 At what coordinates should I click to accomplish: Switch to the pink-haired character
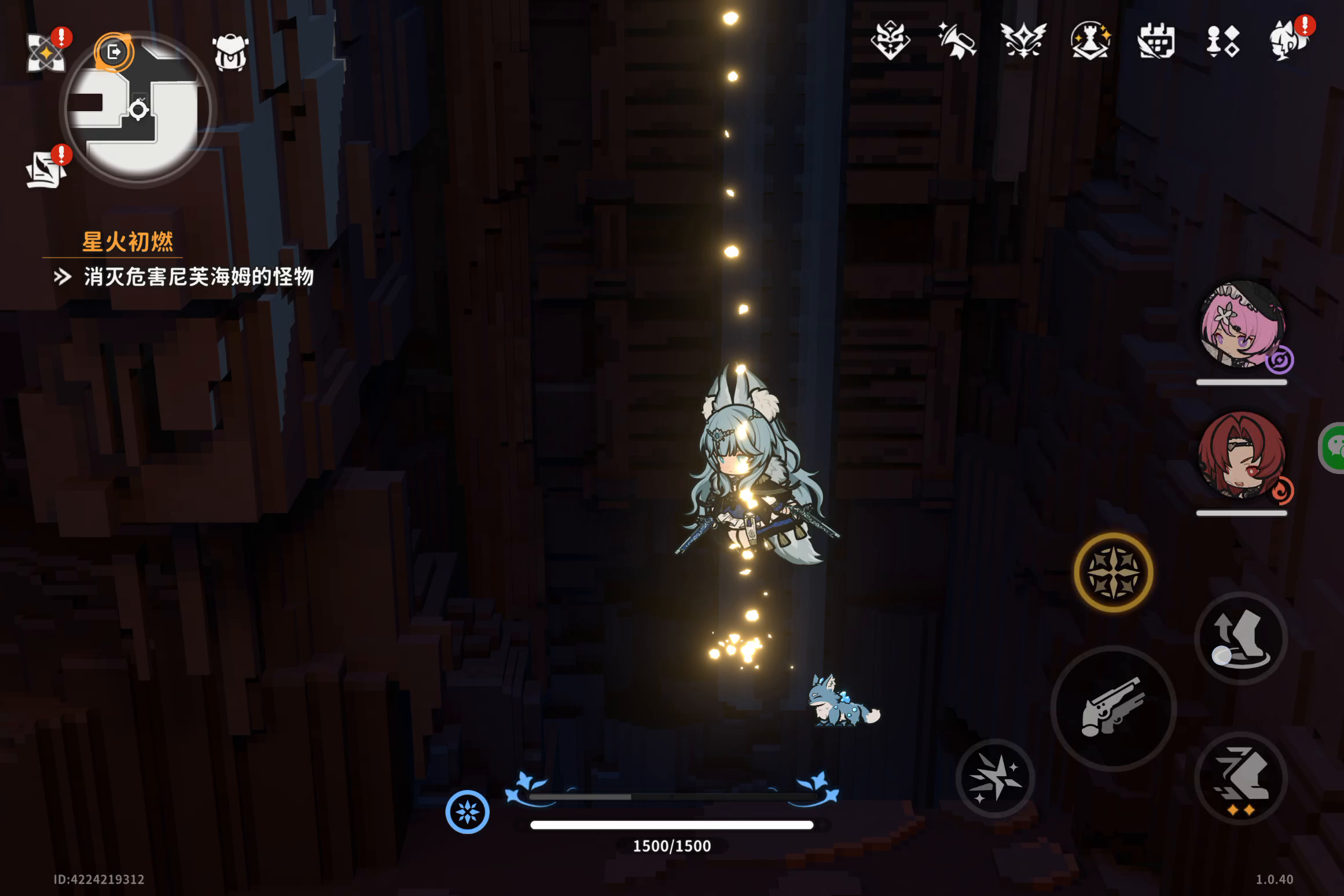[x=1242, y=325]
